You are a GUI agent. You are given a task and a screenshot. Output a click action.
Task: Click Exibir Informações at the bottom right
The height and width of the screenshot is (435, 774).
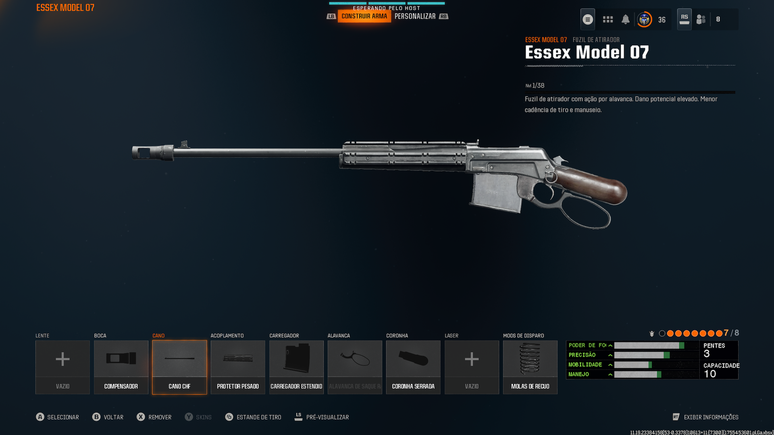(706, 417)
